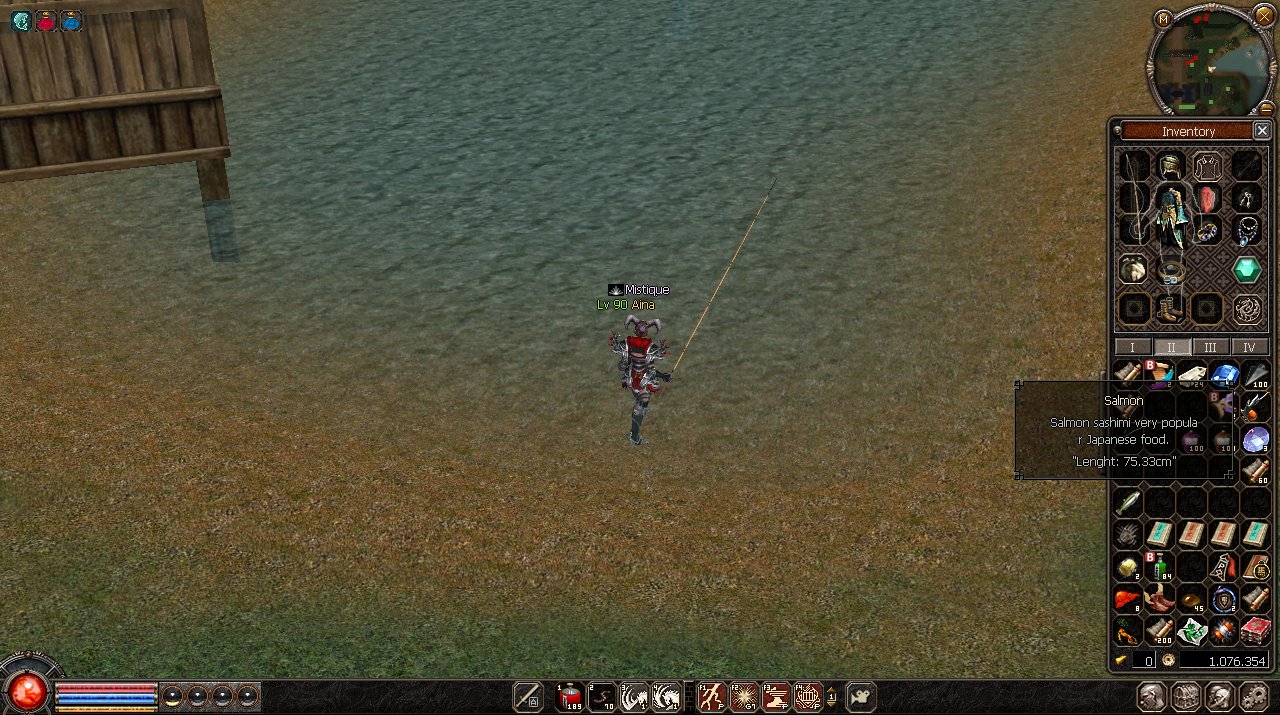The image size is (1280, 715).
Task: Select the equipped necklace slot
Action: tap(1246, 232)
